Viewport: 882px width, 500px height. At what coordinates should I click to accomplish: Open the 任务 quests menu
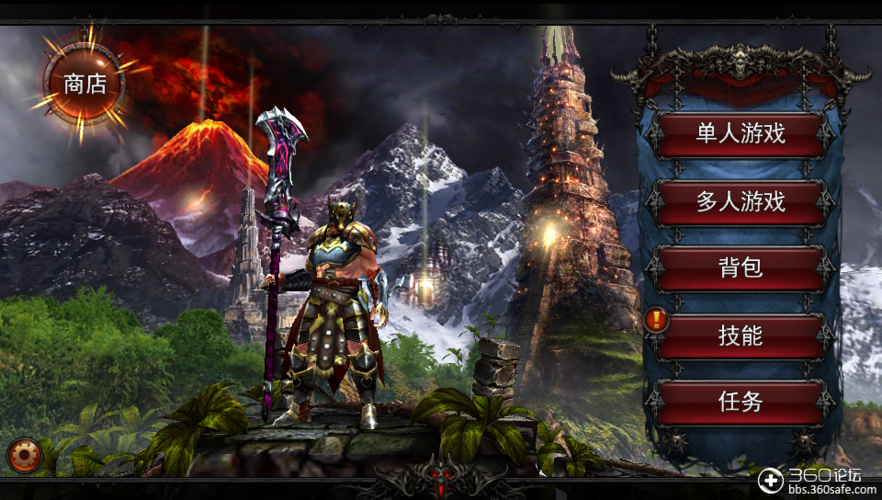[x=740, y=402]
